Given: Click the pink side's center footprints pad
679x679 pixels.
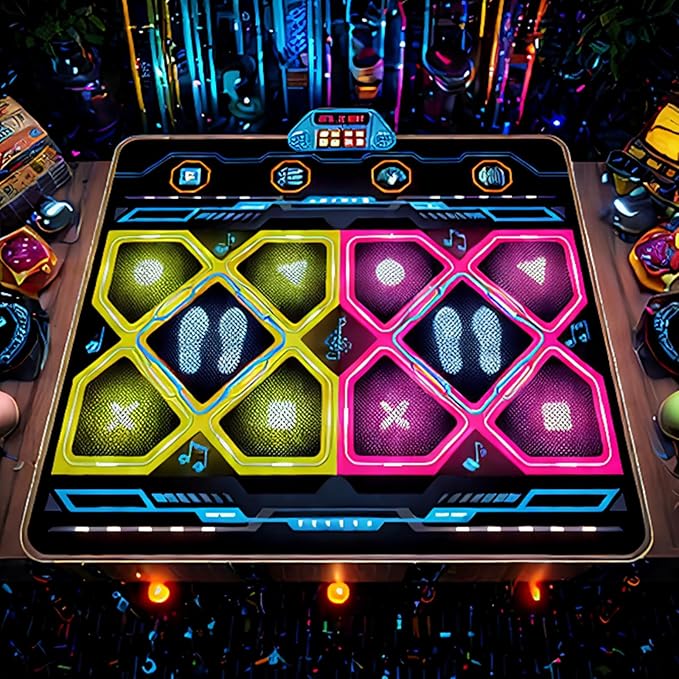Looking at the screenshot, I should coord(467,339).
